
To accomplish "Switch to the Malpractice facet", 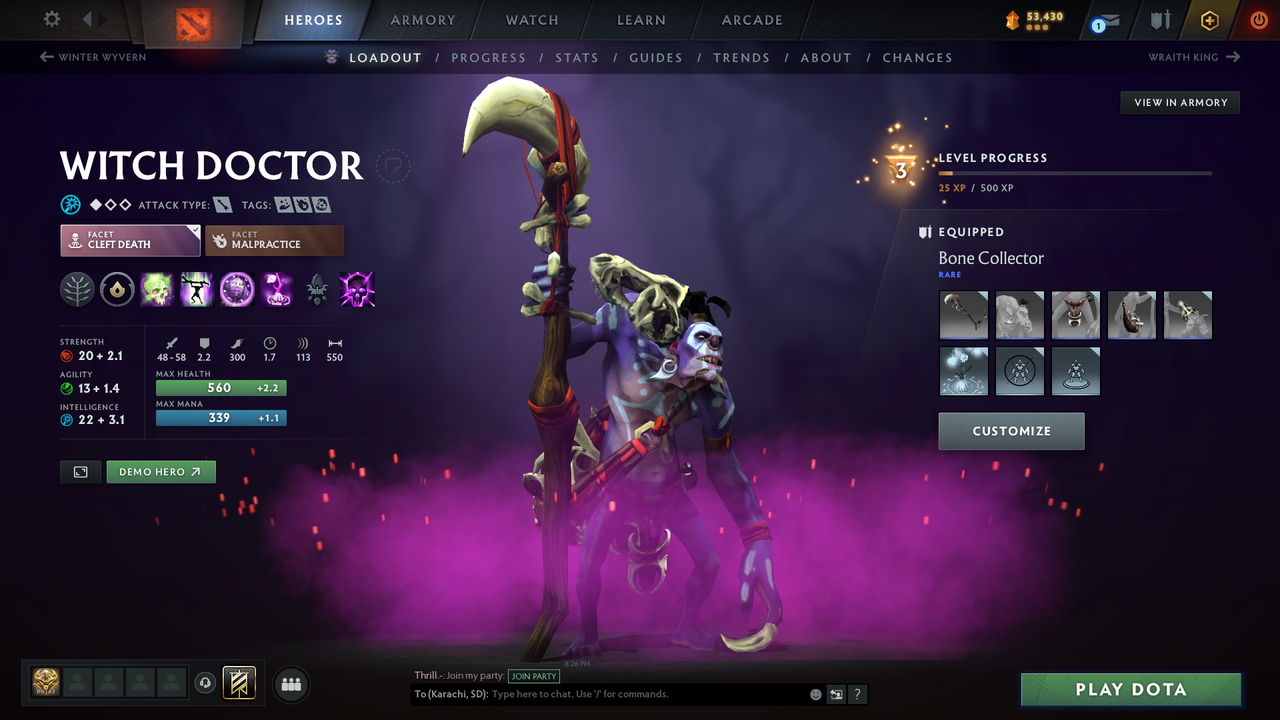I will coord(274,240).
